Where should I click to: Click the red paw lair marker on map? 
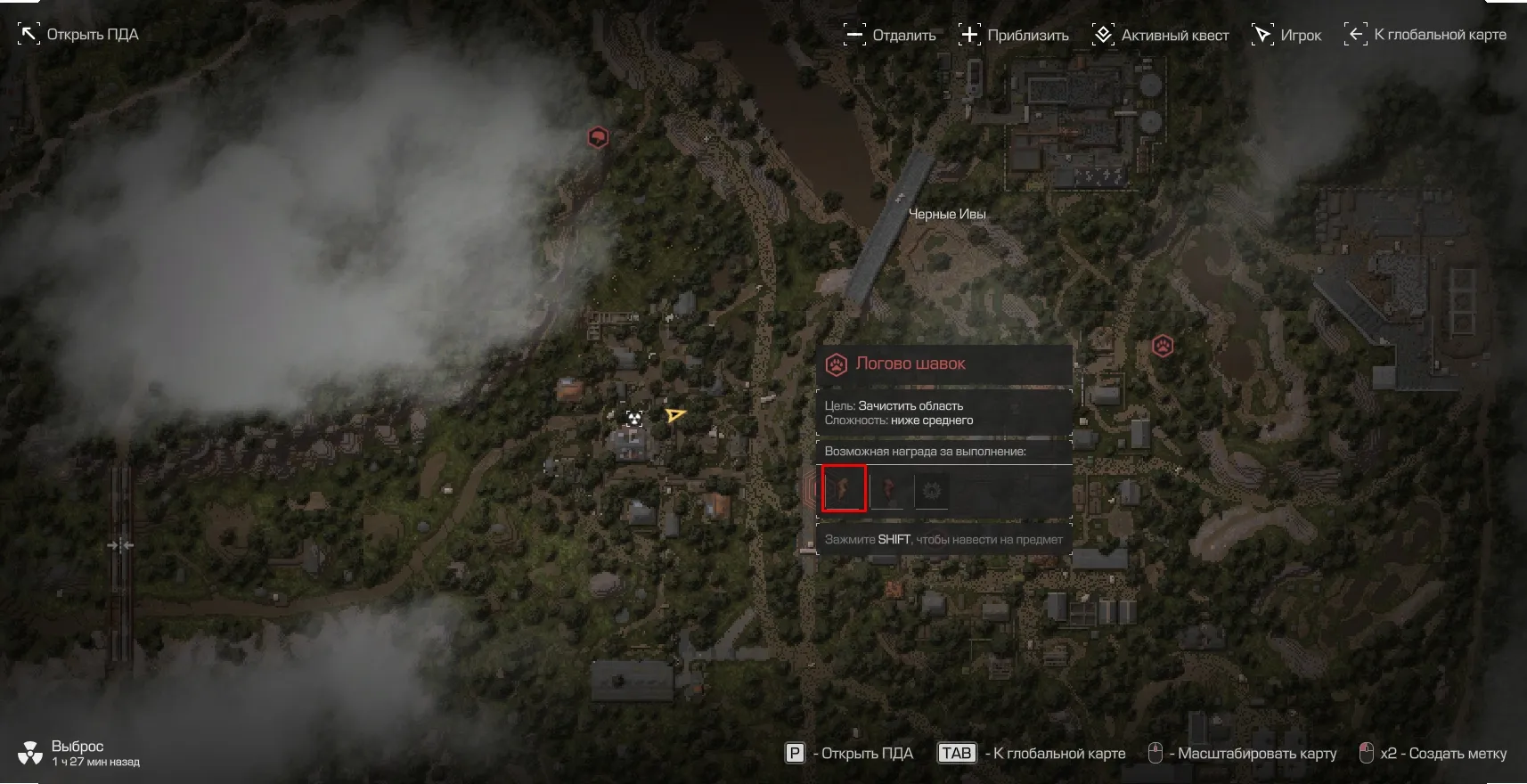tap(1163, 346)
